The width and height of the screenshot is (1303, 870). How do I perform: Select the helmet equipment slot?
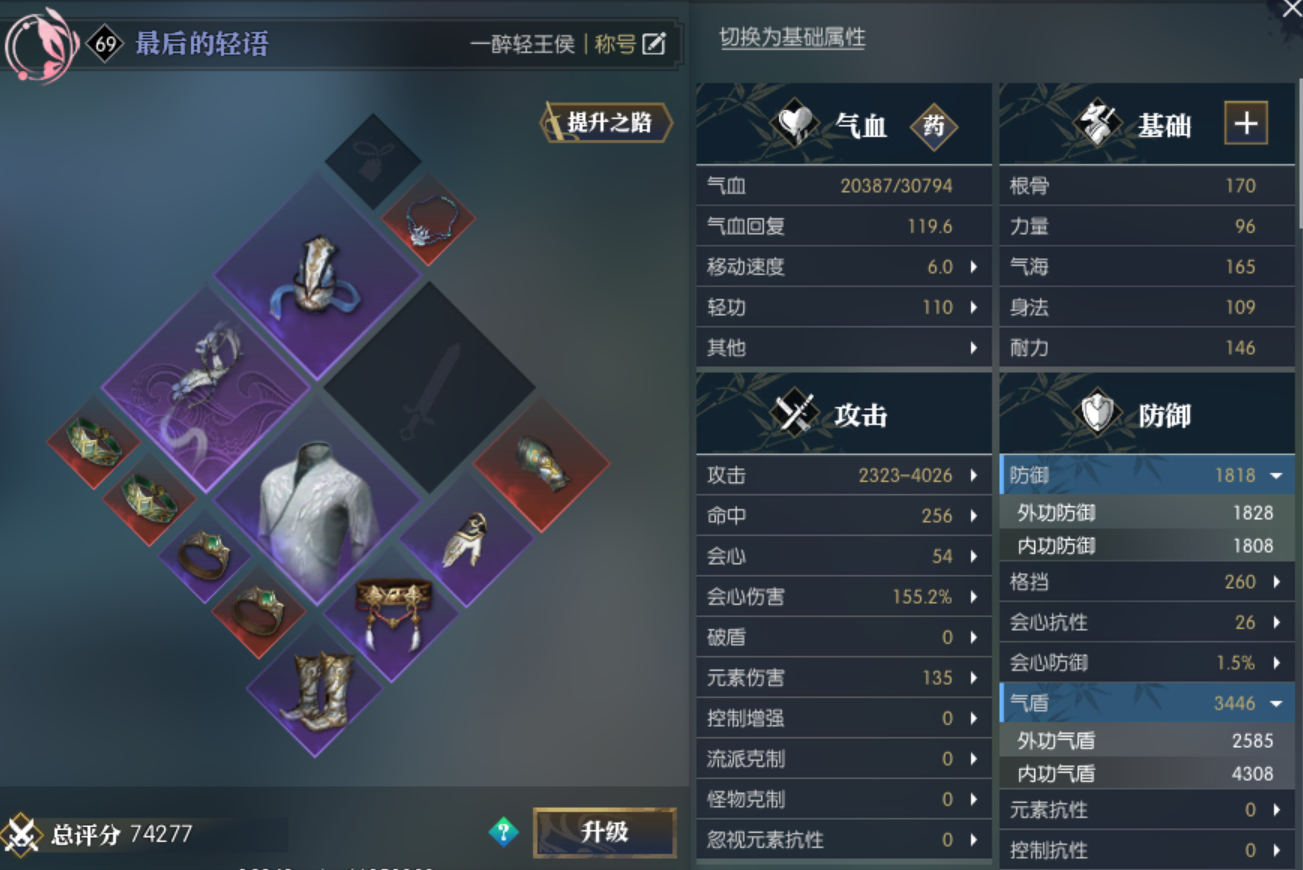[x=316, y=275]
